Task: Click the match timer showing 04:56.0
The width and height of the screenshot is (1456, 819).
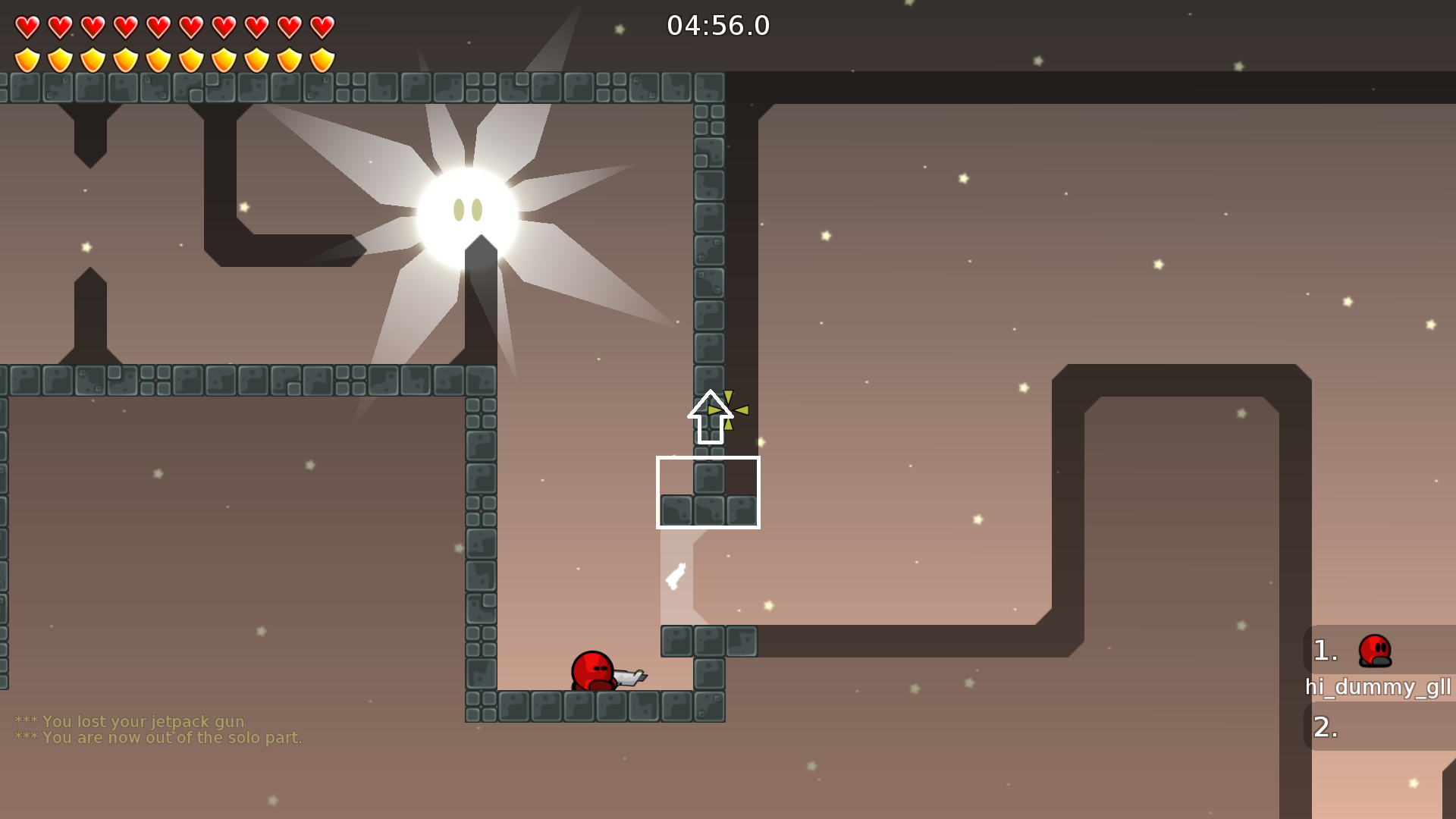Action: 717,26
